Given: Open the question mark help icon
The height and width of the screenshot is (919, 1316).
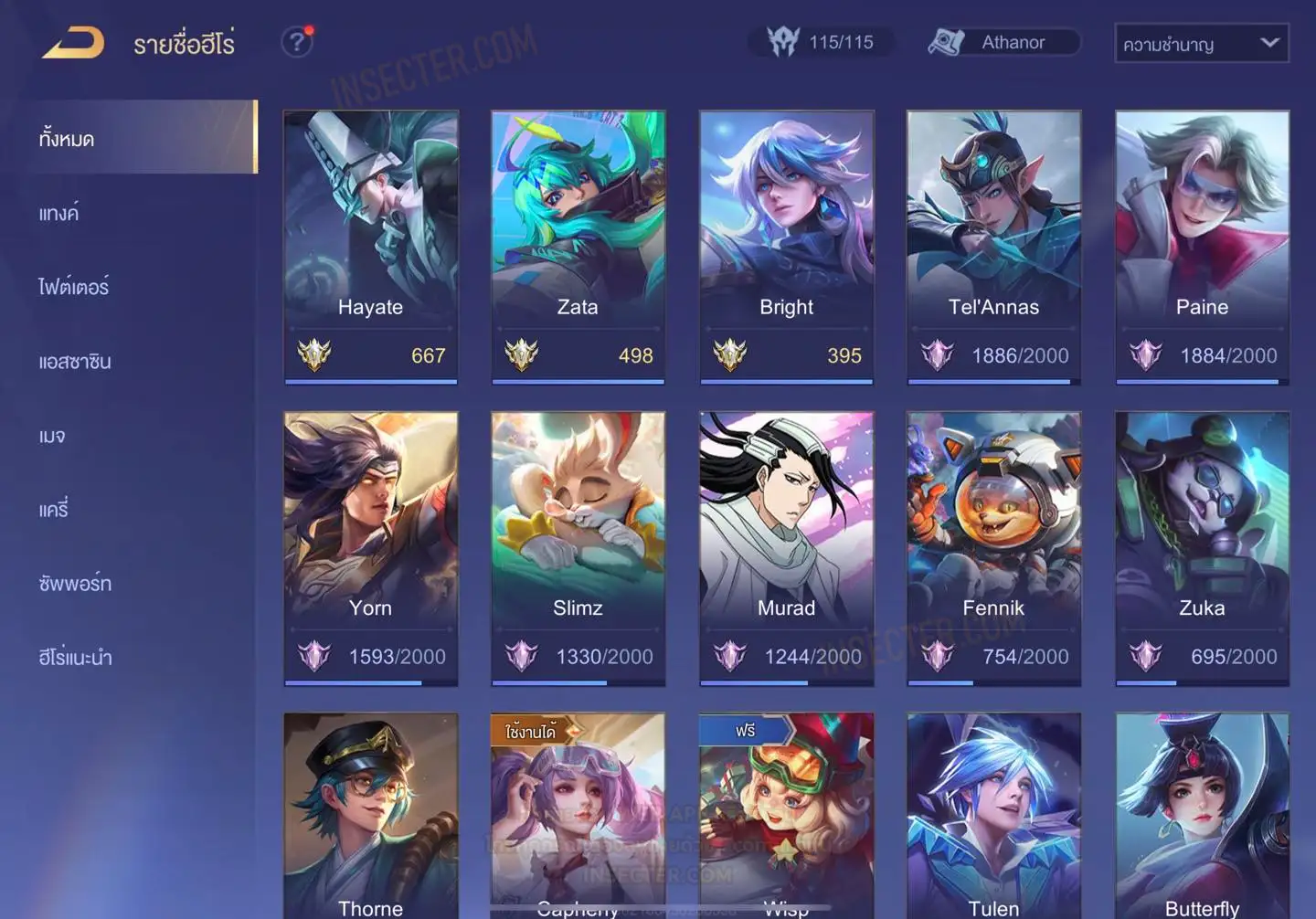Looking at the screenshot, I should tap(296, 42).
